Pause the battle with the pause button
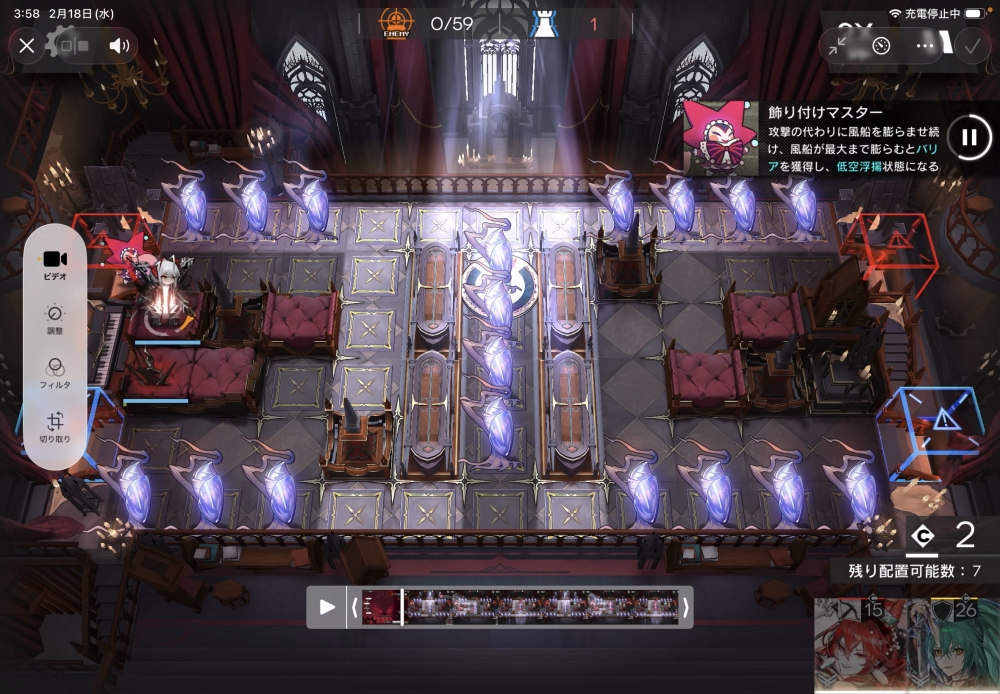Image resolution: width=1000 pixels, height=694 pixels. (x=969, y=138)
